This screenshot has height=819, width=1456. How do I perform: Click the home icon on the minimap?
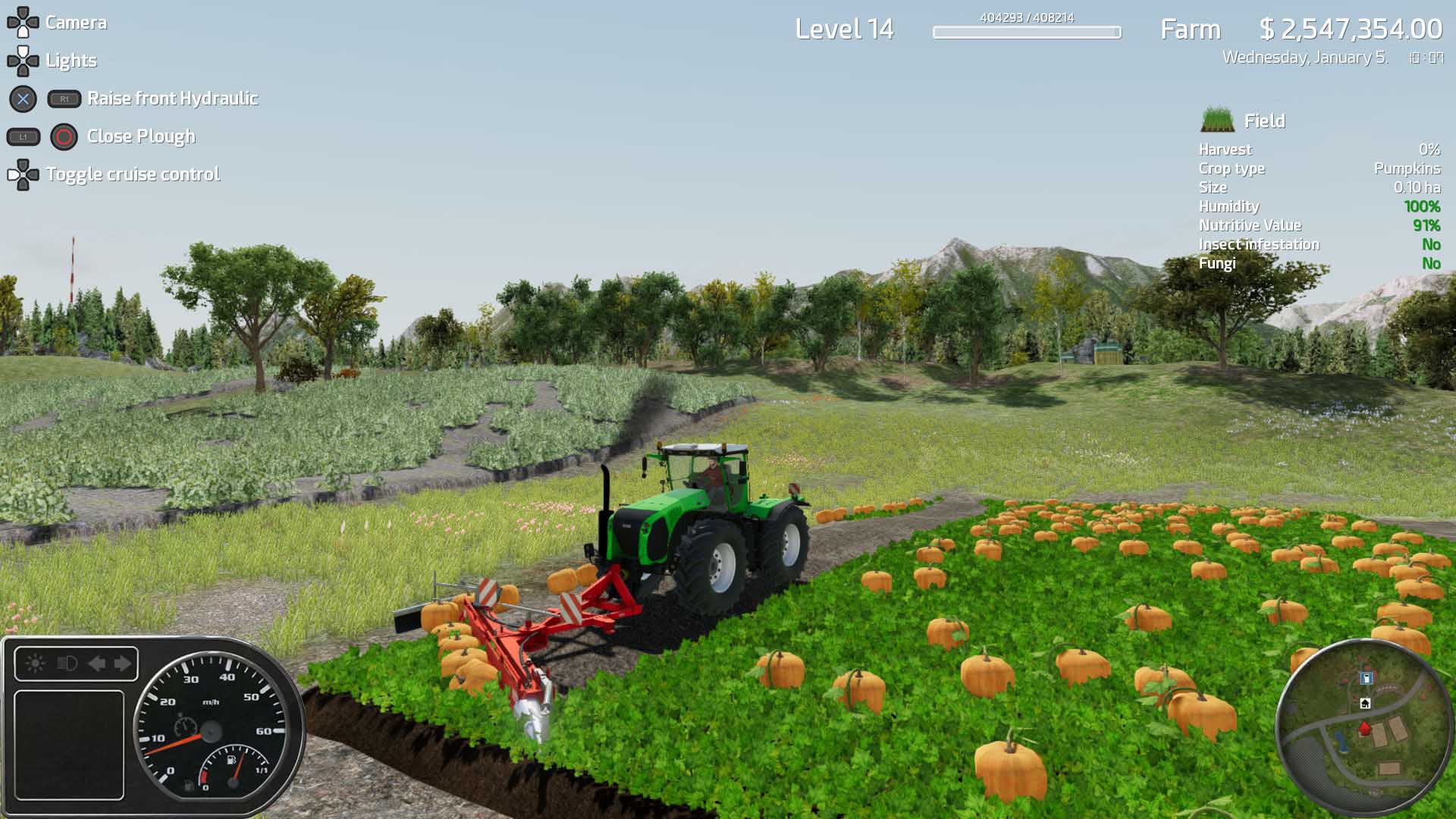pyautogui.click(x=1365, y=704)
